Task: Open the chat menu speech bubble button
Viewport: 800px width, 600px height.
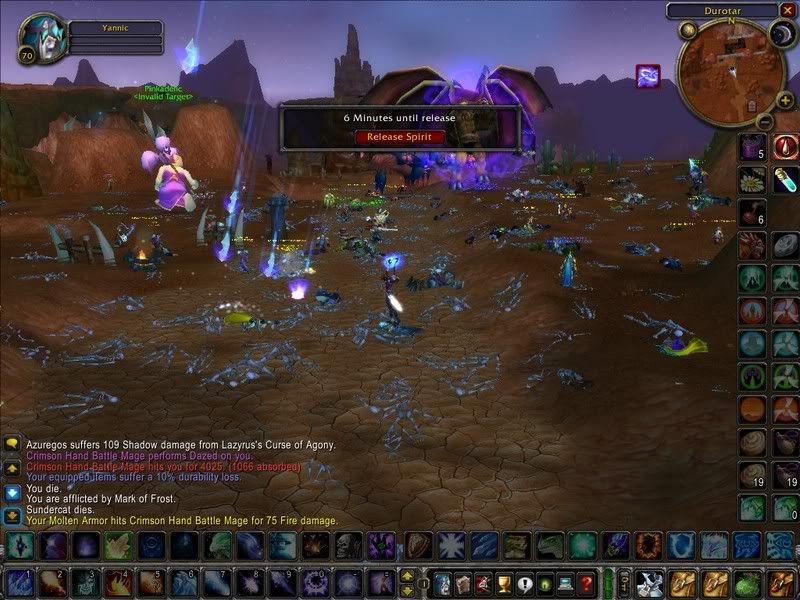Action: (12, 444)
